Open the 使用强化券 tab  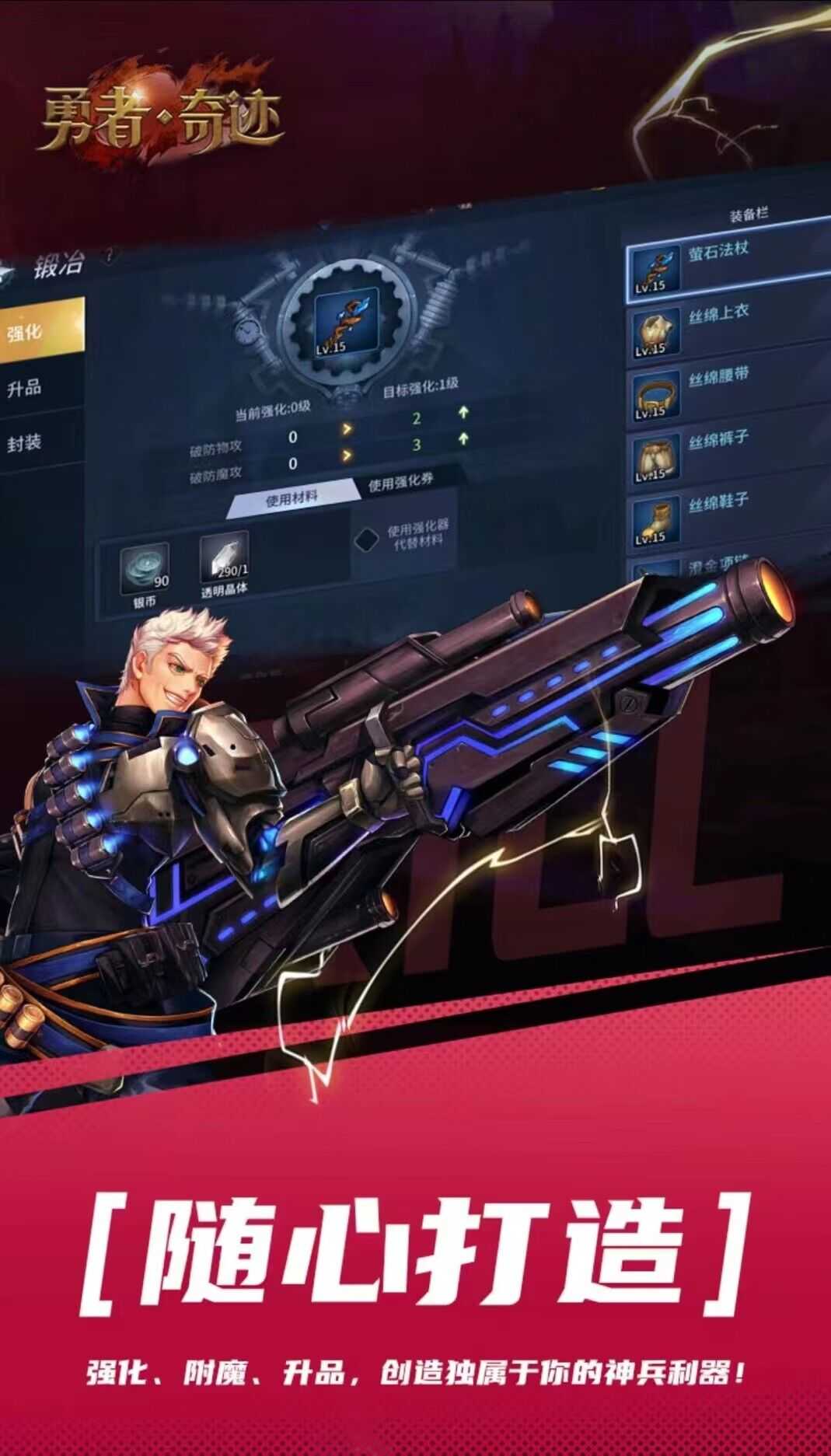pyautogui.click(x=400, y=482)
